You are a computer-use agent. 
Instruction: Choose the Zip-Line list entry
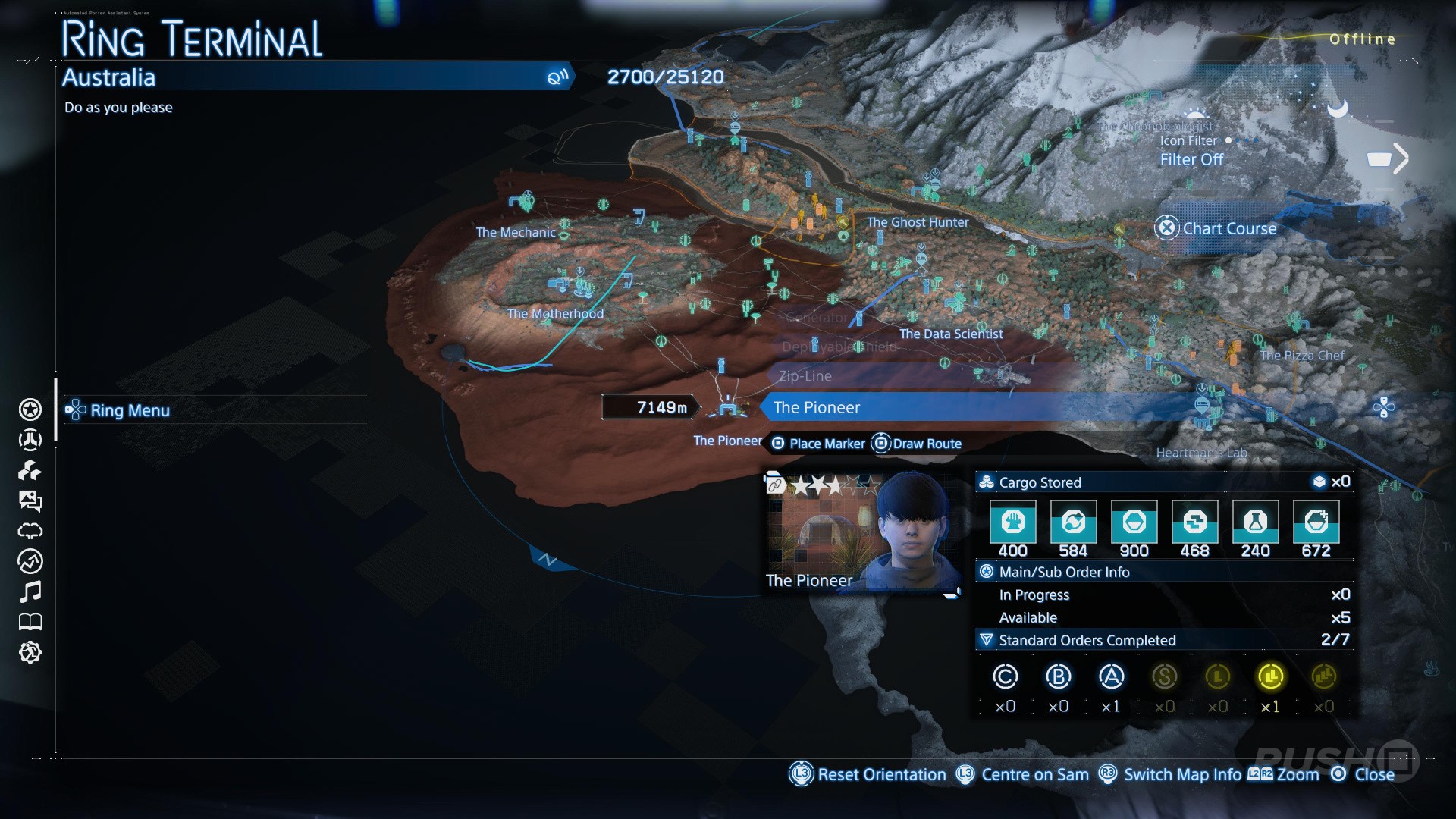coord(805,376)
